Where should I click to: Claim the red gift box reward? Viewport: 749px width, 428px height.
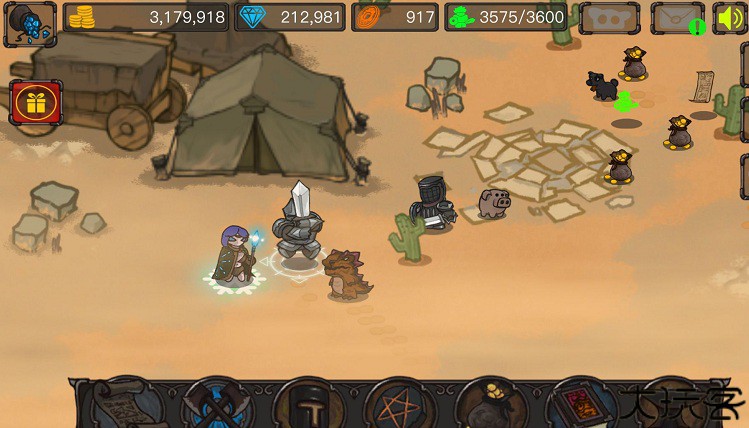tap(36, 103)
